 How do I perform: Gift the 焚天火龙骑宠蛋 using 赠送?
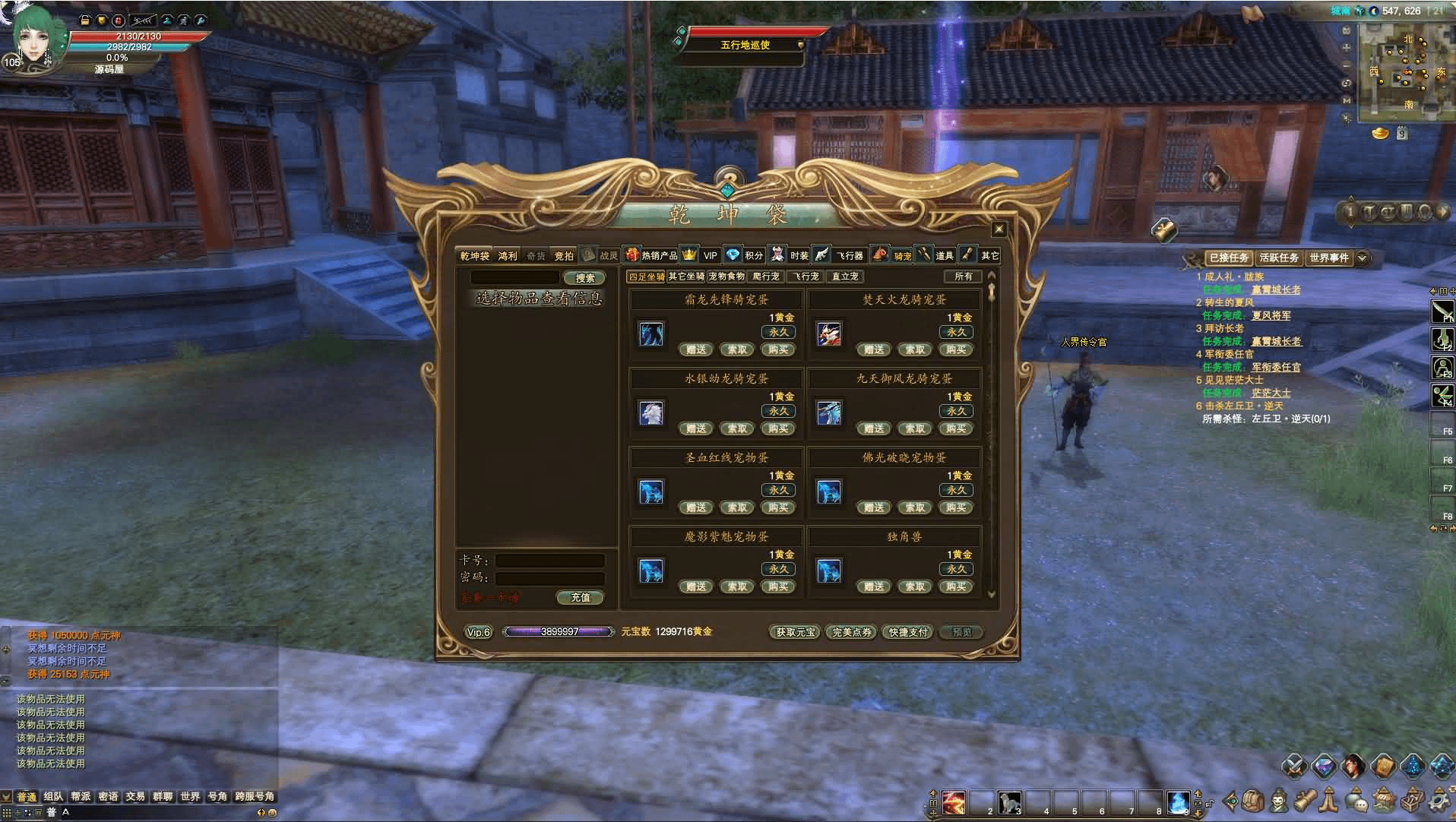pyautogui.click(x=874, y=350)
